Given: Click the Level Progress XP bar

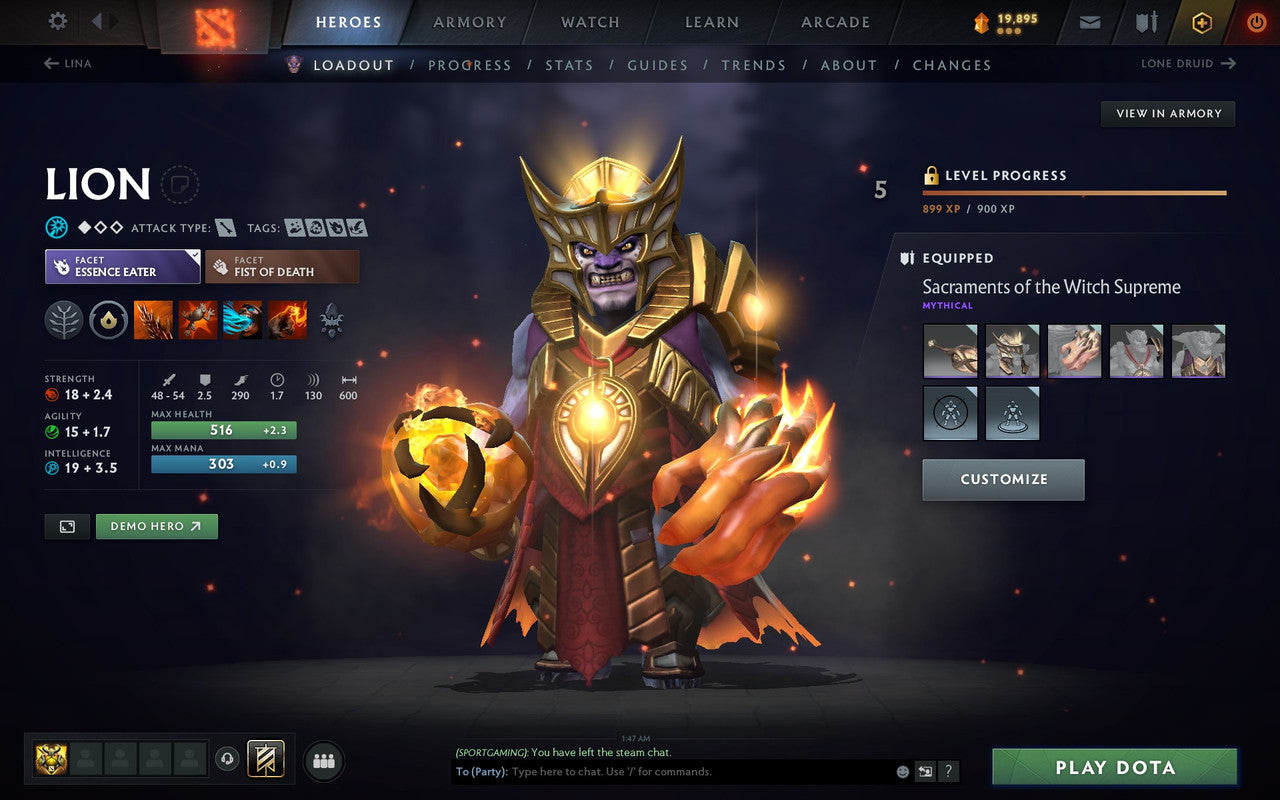Looking at the screenshot, I should pos(1074,192).
